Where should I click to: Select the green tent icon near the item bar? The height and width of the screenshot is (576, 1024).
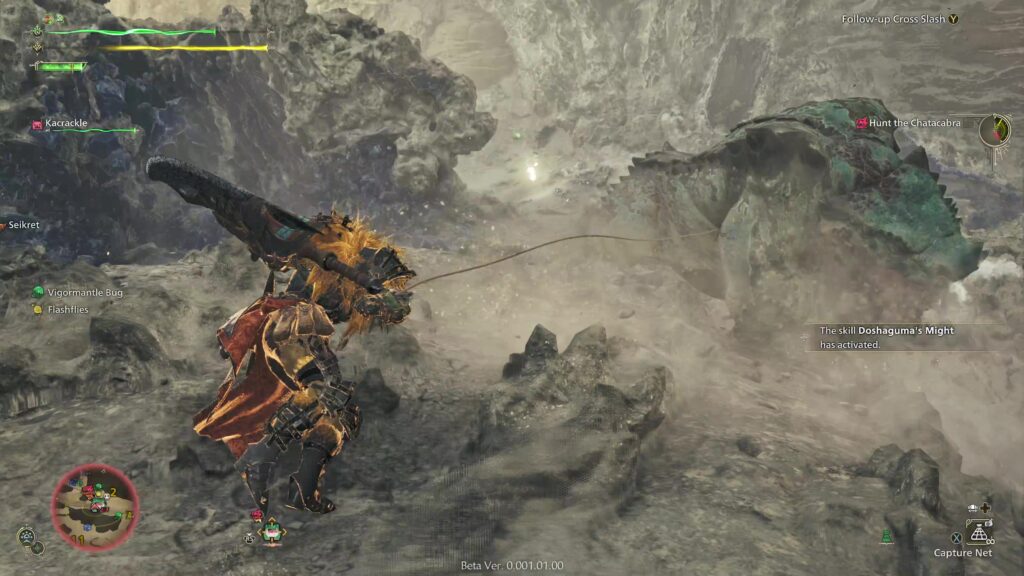[x=885, y=537]
